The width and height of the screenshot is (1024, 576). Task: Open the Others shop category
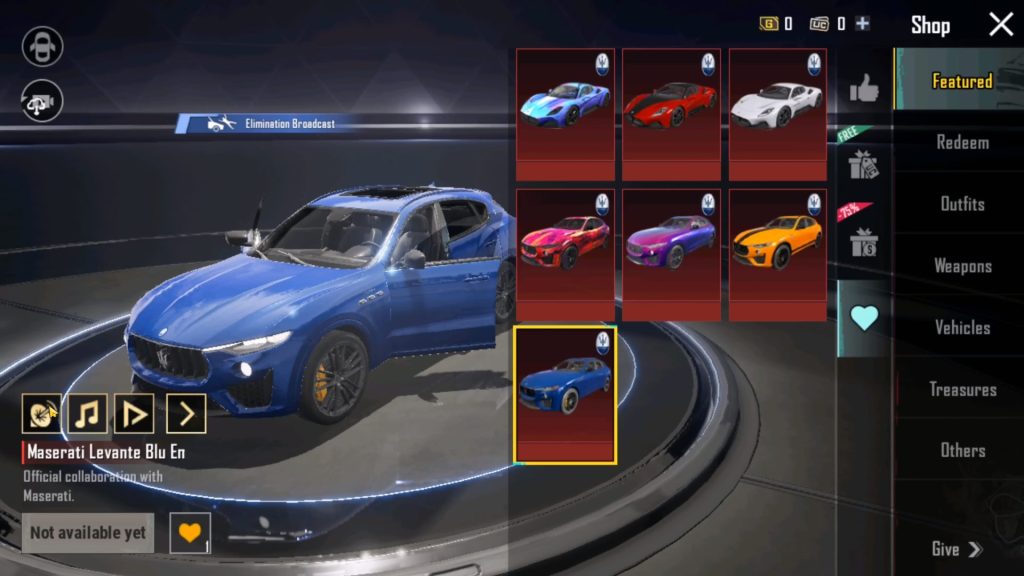coord(962,450)
